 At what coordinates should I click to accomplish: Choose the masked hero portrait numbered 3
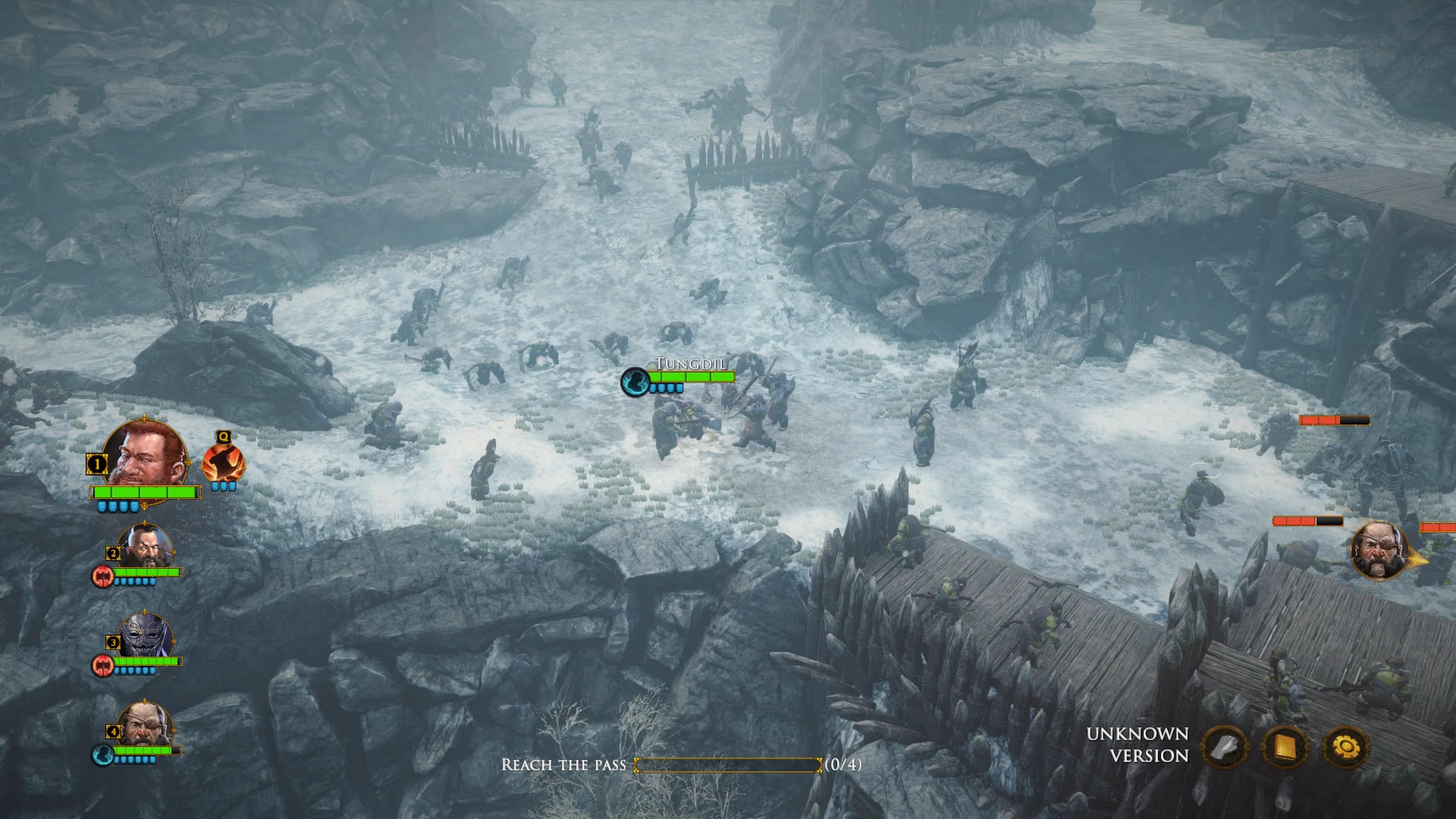pyautogui.click(x=146, y=635)
